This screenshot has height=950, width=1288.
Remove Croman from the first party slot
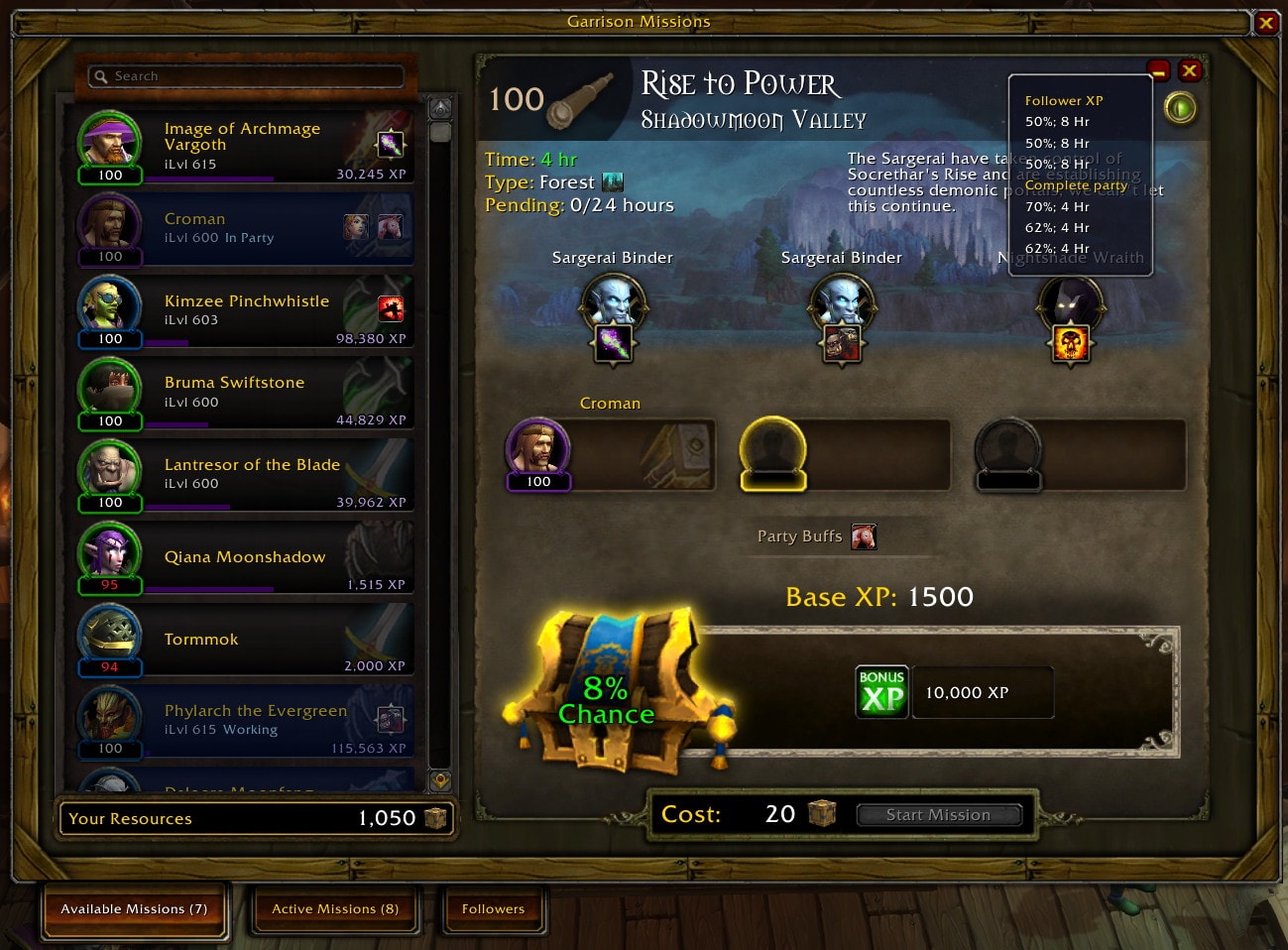538,451
